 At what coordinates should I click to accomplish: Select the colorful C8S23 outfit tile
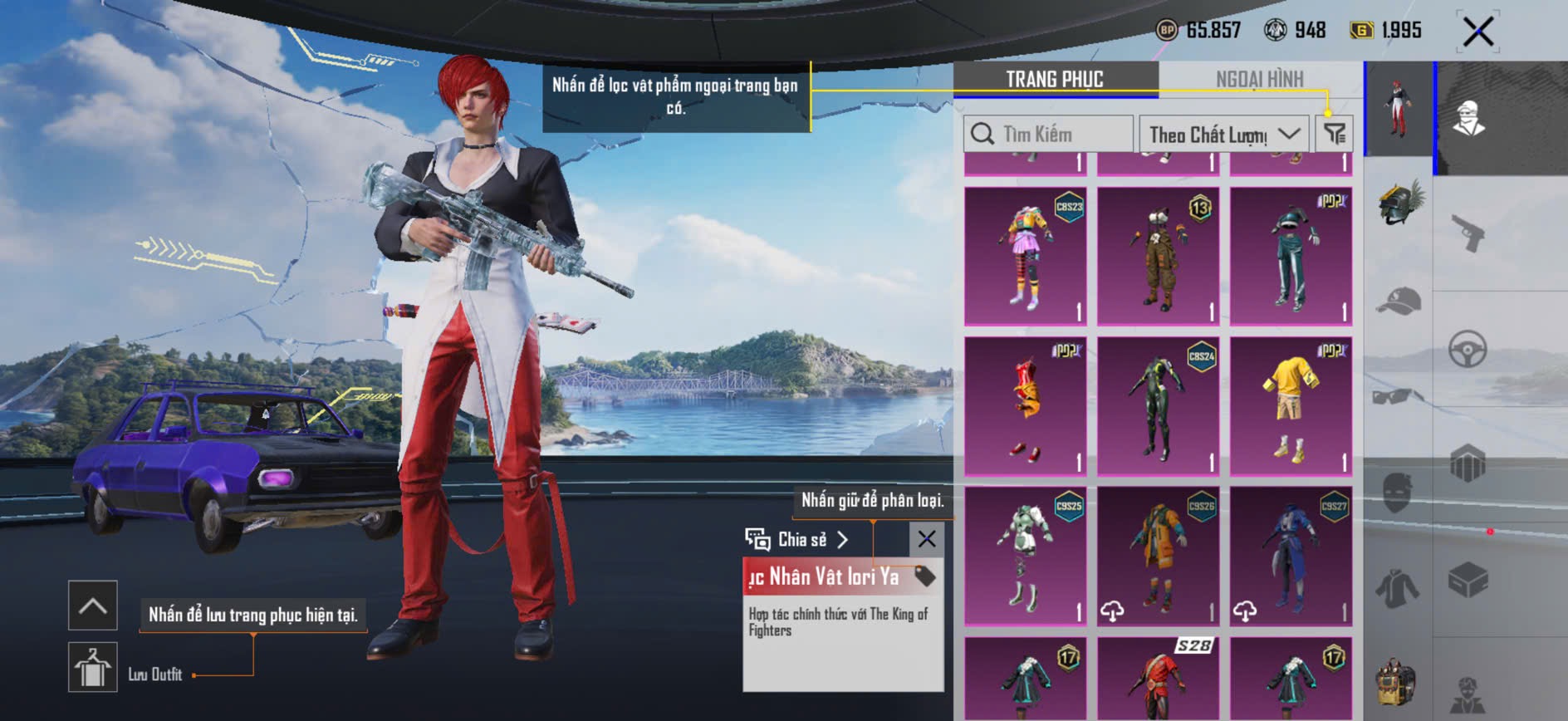pyautogui.click(x=1026, y=256)
